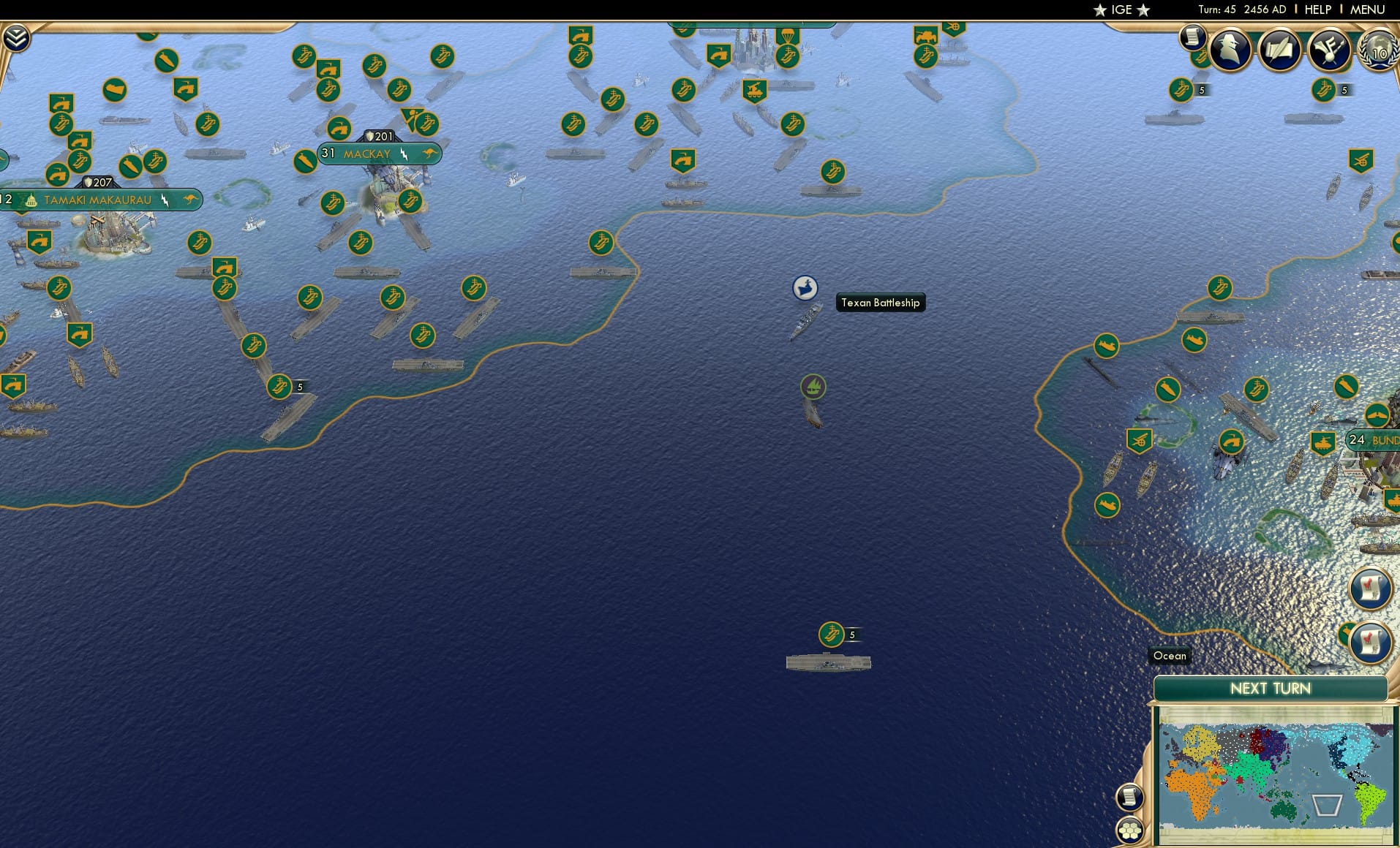Open the notifications scroll at top right
The width and height of the screenshot is (1400, 848).
(x=1194, y=37)
